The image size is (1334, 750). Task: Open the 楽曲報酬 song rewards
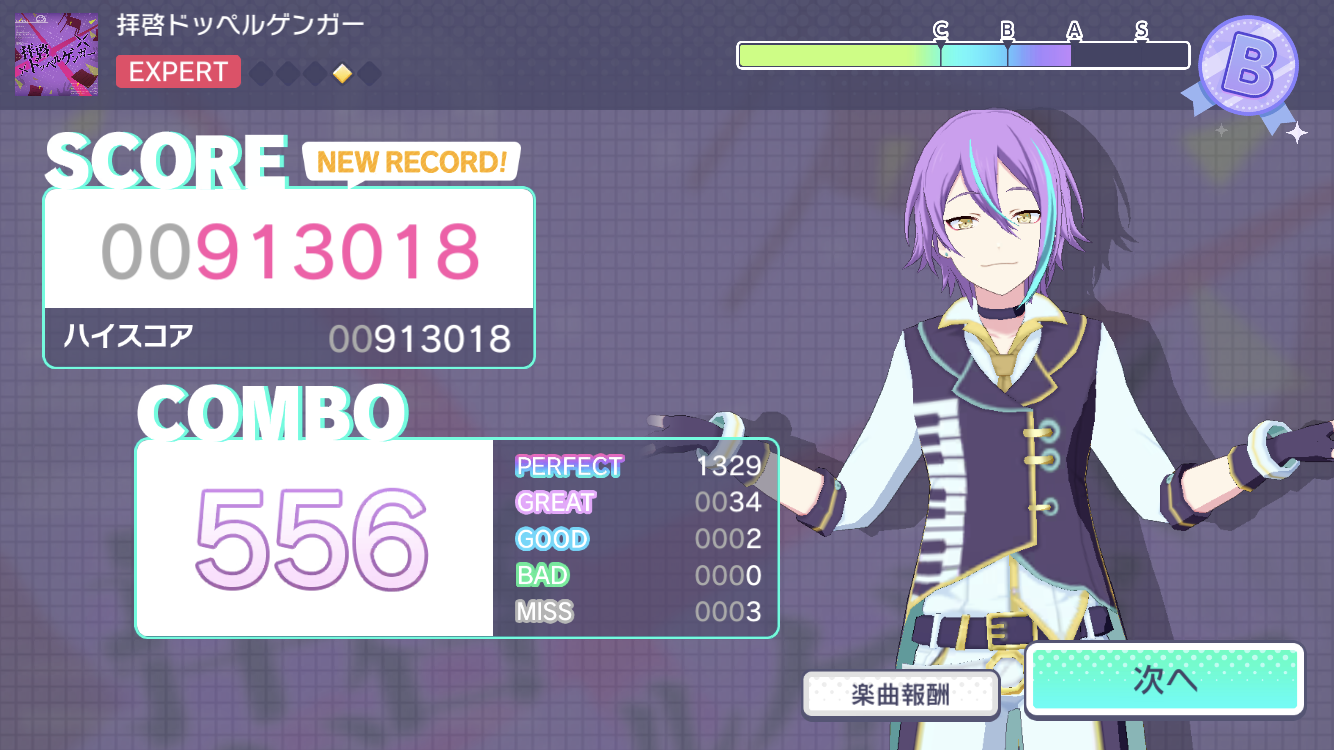coord(901,695)
